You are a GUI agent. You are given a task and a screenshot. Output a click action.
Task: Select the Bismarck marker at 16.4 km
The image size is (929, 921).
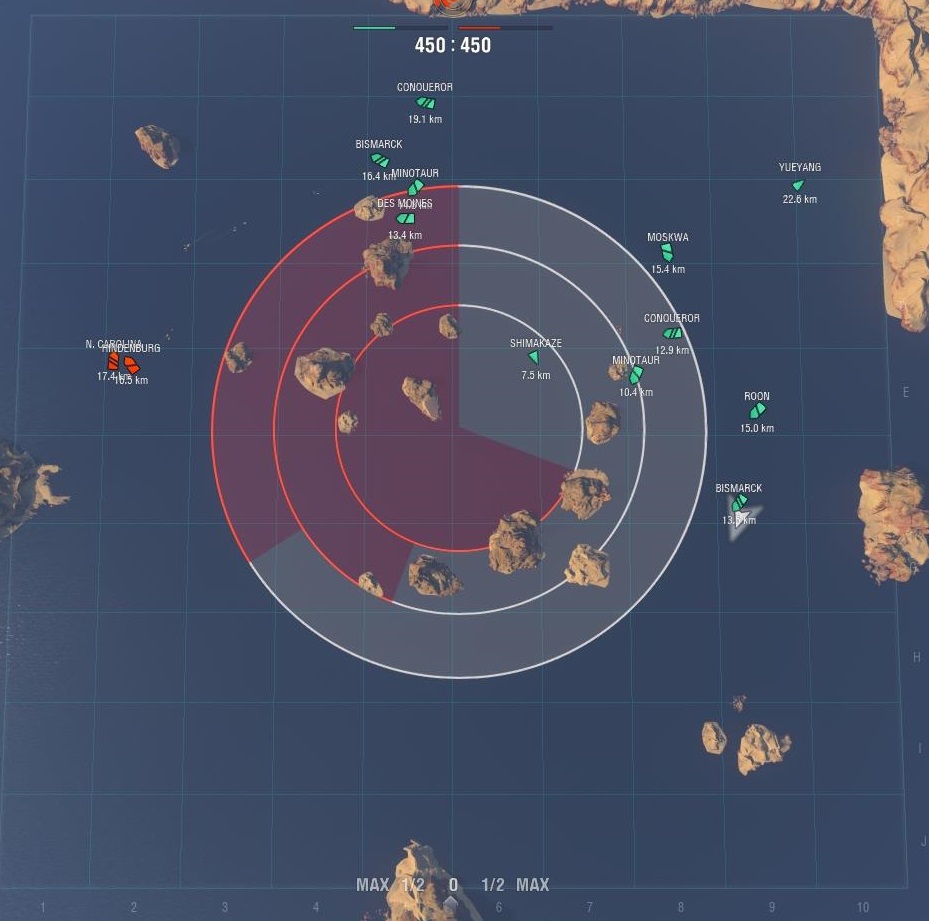pos(380,160)
